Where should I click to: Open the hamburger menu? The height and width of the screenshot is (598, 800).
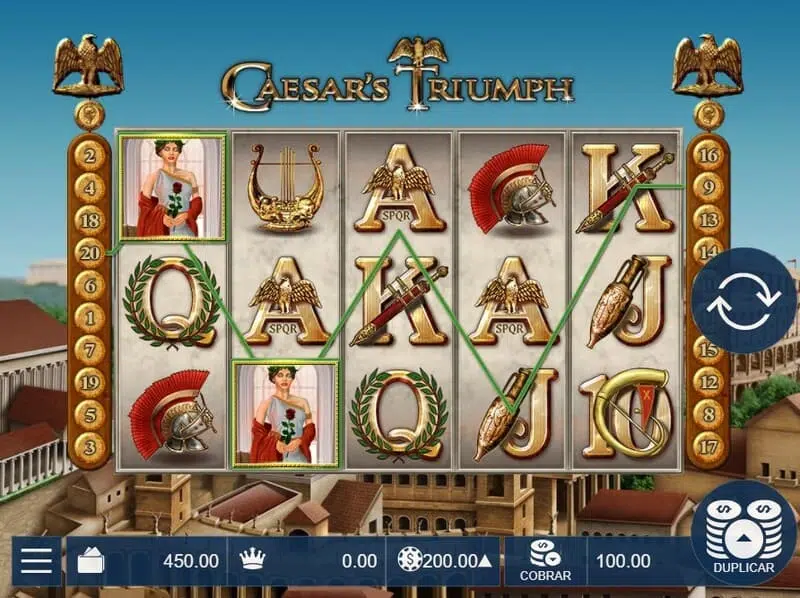(x=36, y=560)
